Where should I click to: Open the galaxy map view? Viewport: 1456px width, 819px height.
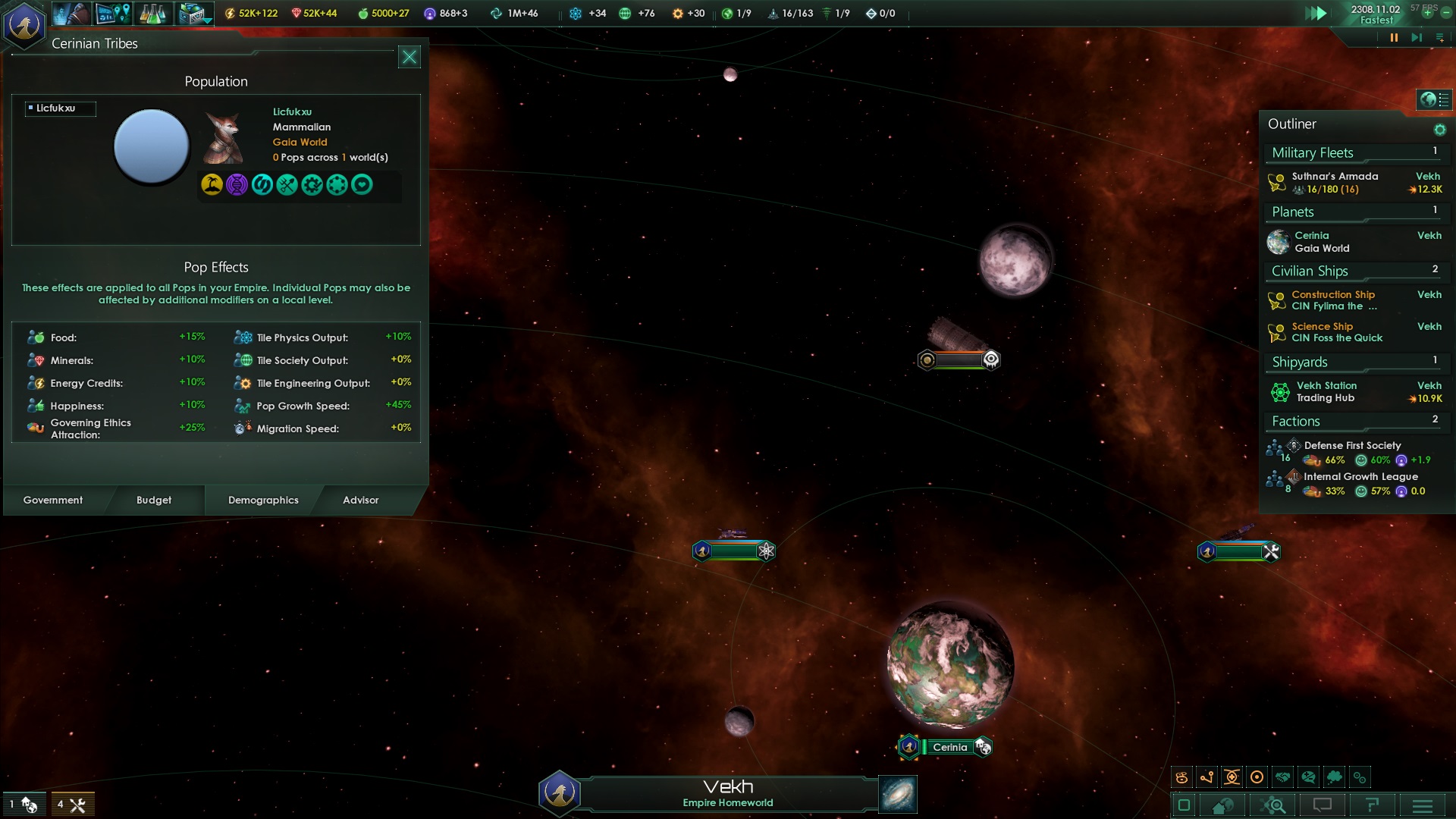[898, 794]
